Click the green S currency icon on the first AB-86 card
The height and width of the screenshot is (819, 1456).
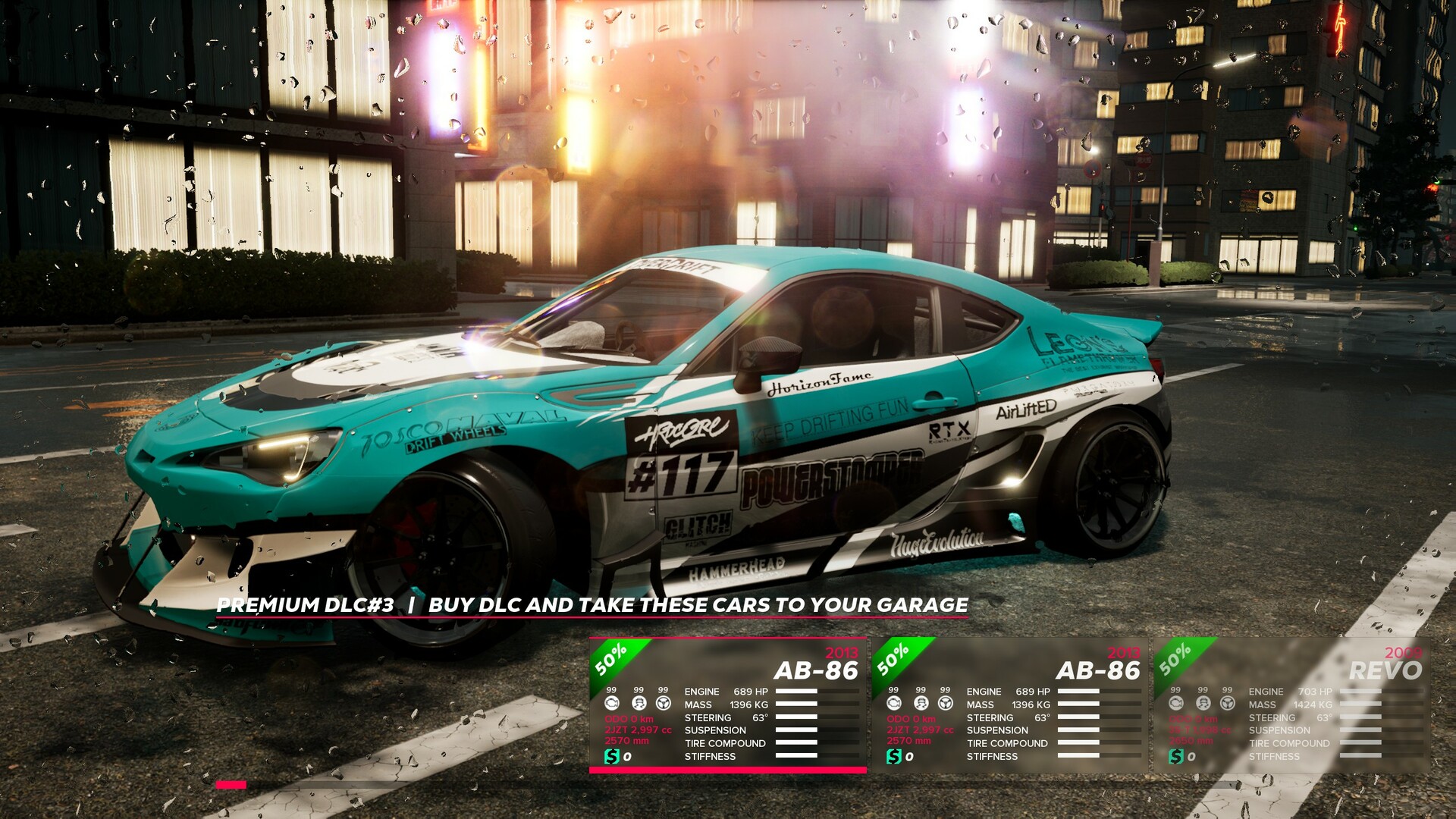tap(612, 755)
